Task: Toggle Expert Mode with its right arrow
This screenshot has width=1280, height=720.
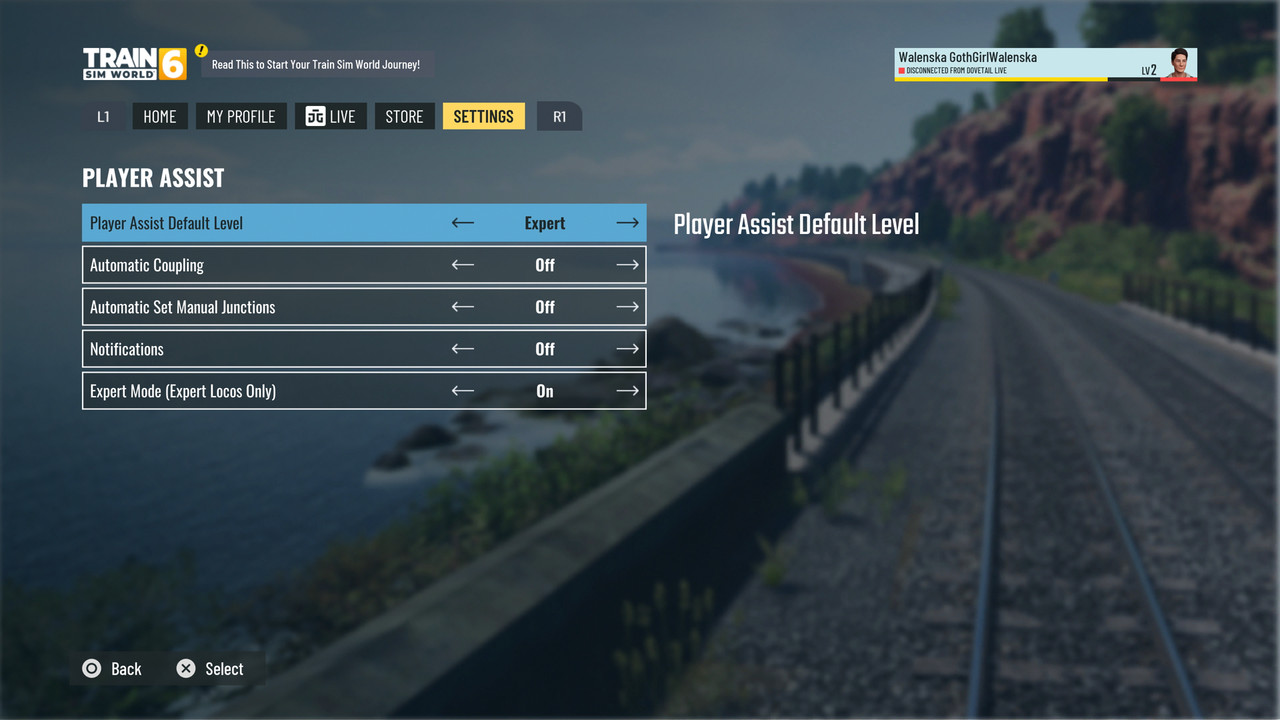Action: (x=627, y=391)
